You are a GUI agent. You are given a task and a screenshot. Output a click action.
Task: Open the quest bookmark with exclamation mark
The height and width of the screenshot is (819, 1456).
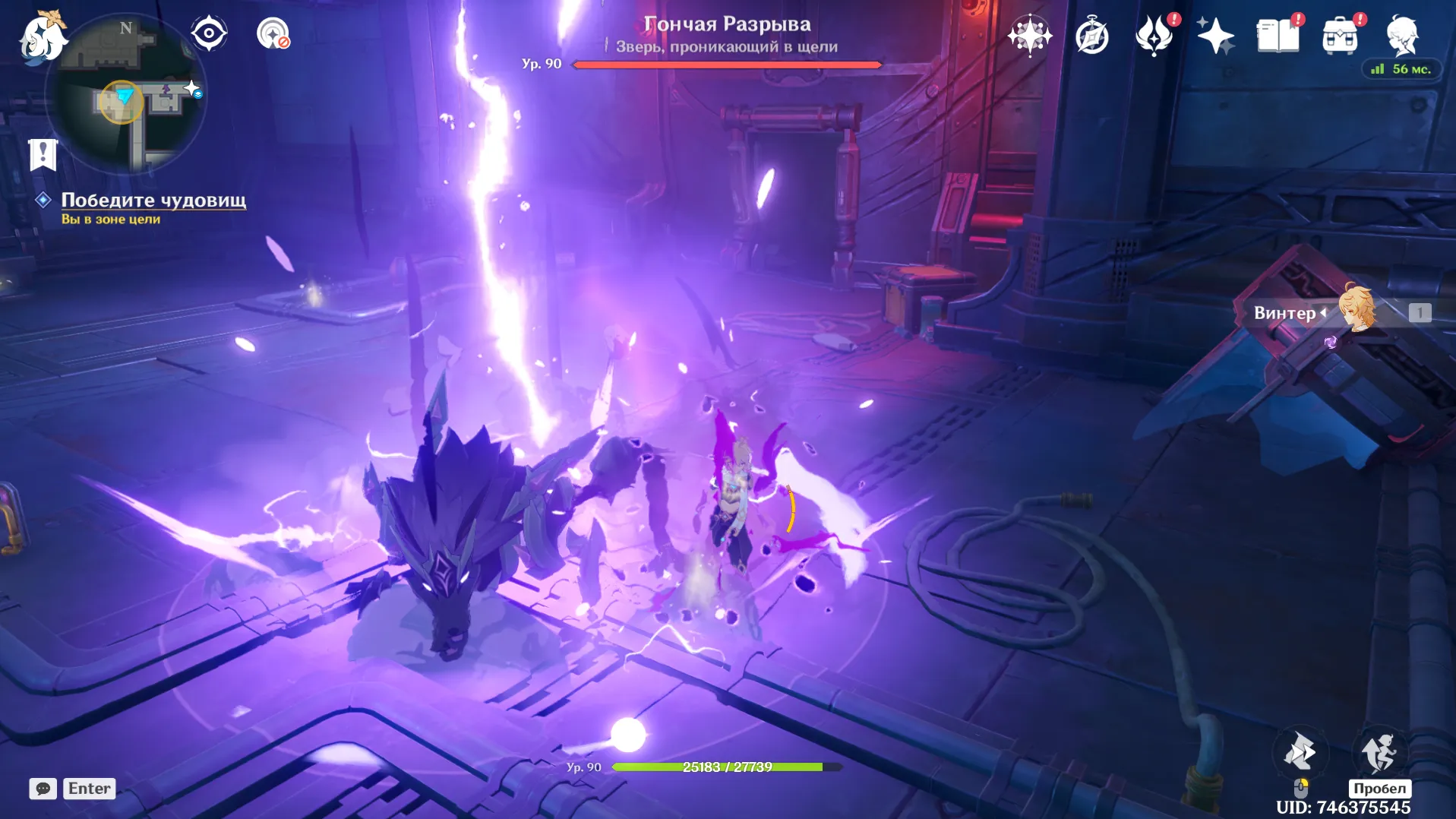pyautogui.click(x=43, y=154)
